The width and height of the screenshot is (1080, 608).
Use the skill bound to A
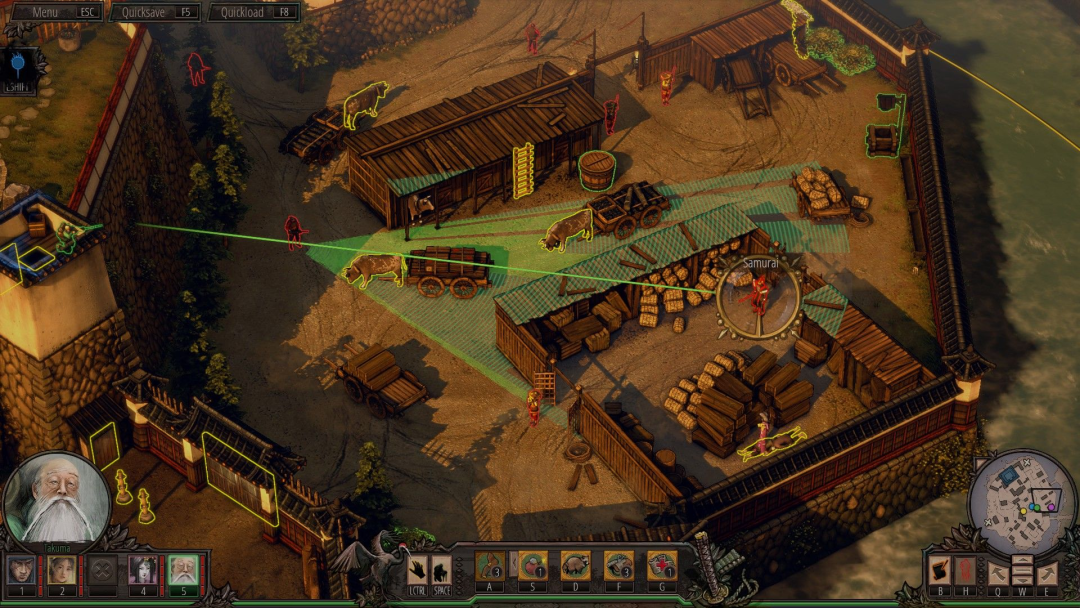(x=489, y=567)
